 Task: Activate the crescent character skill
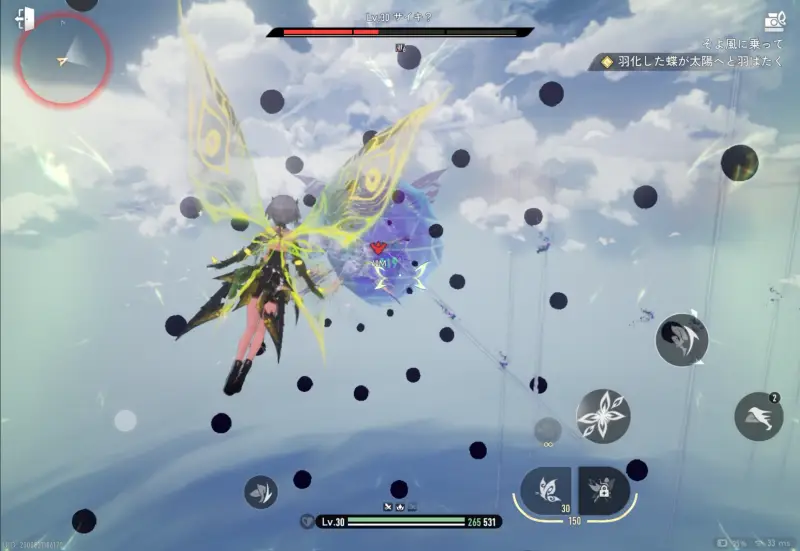click(682, 339)
